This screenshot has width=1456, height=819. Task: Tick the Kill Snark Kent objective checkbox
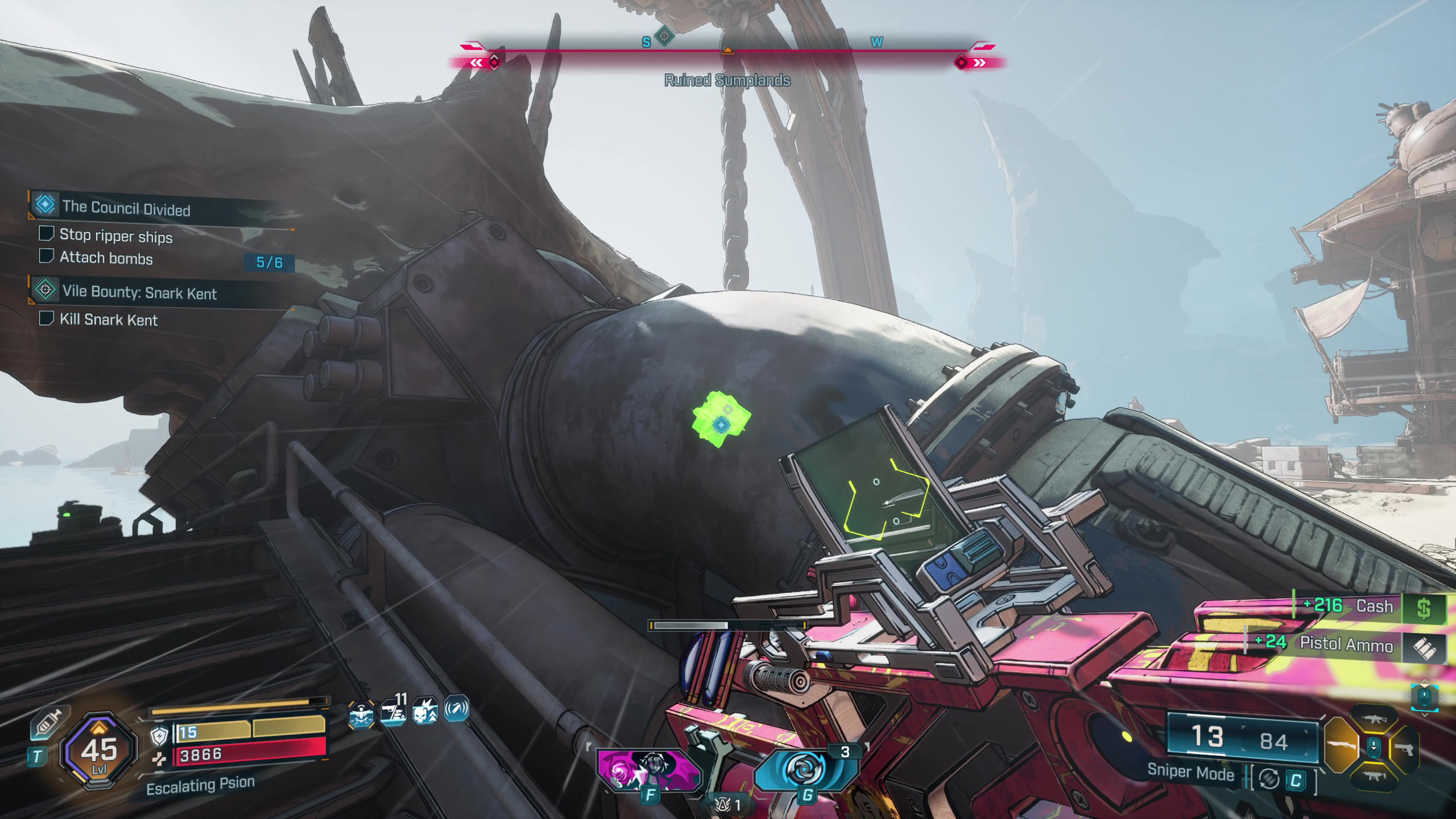coord(46,318)
